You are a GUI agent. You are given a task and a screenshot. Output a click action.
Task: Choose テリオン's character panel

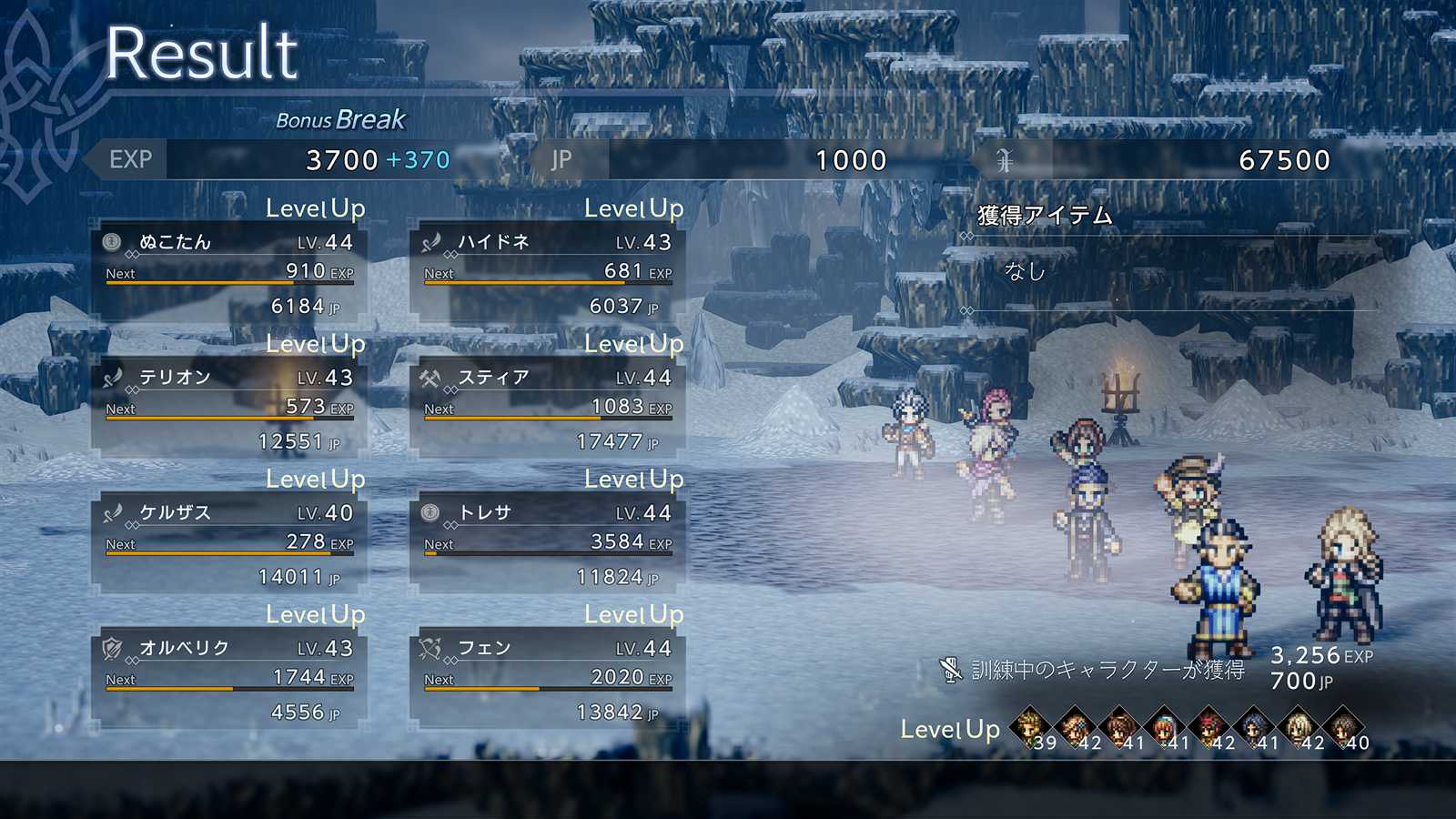[229, 409]
